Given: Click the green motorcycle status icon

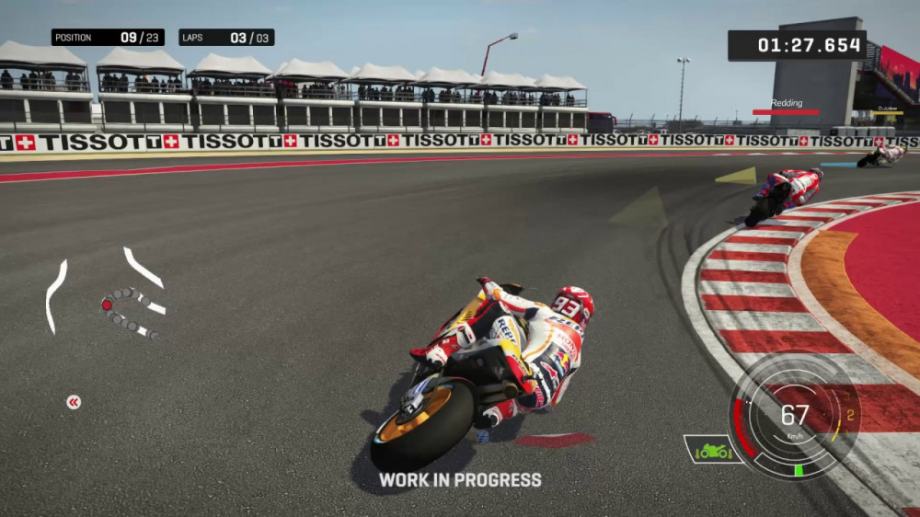Looking at the screenshot, I should point(712,450).
